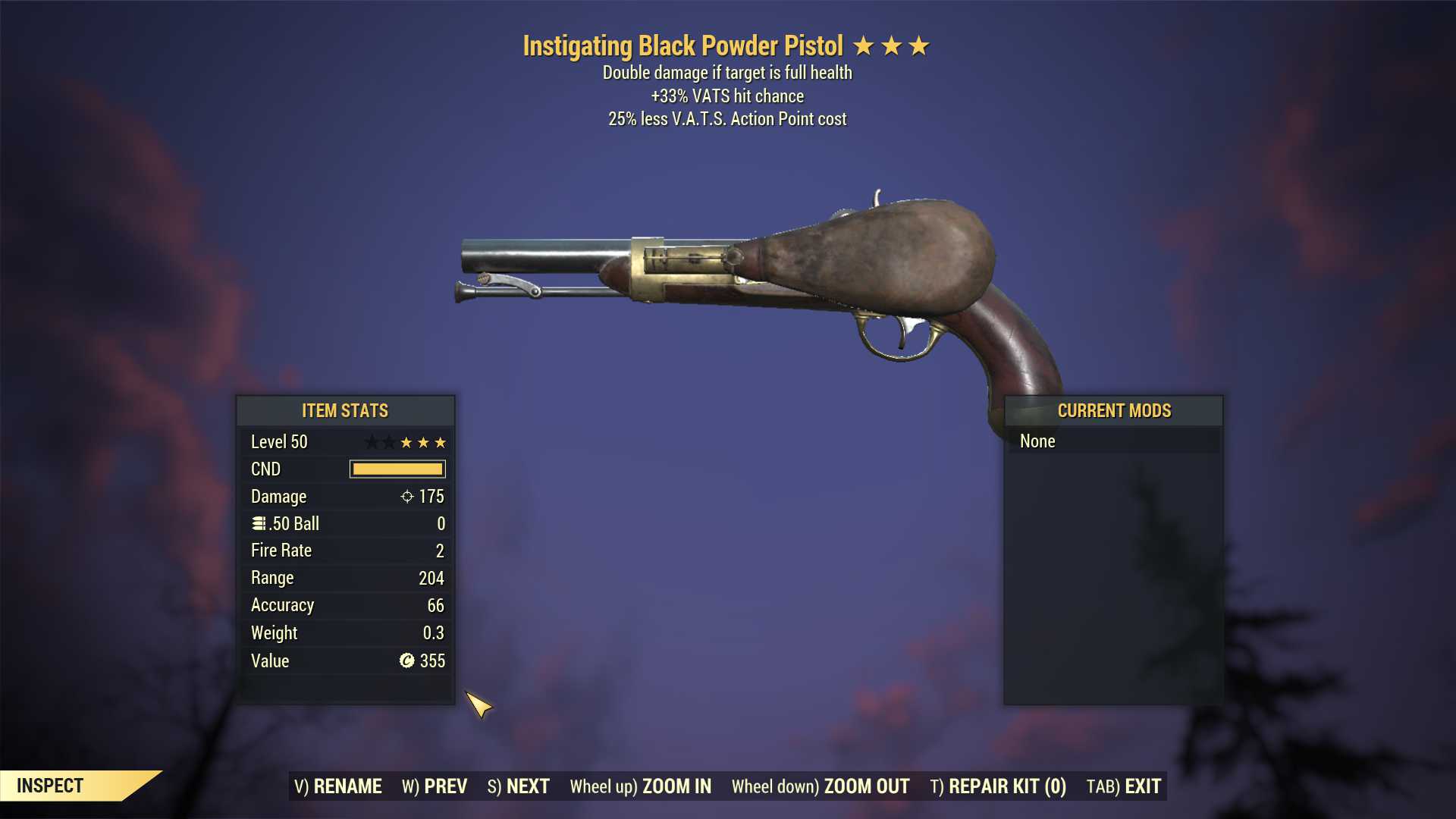Rename the Black Powder Pistol

click(338, 786)
